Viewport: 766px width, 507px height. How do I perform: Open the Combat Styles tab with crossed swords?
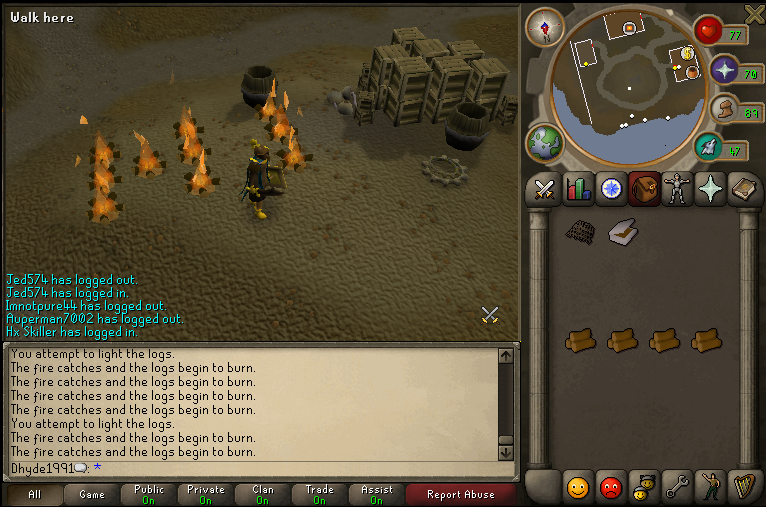click(545, 189)
